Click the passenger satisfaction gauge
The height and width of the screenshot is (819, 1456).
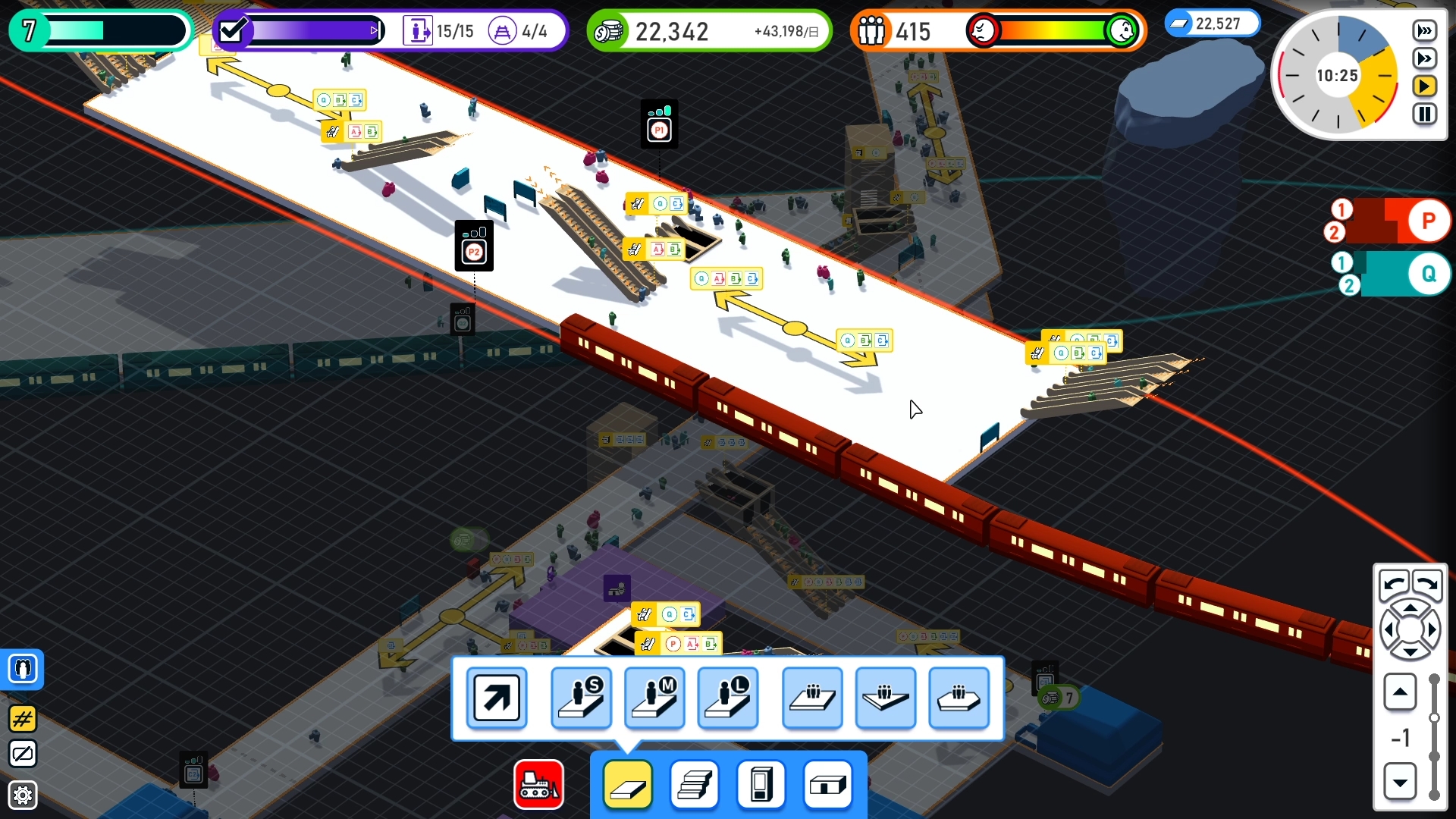tap(1053, 31)
